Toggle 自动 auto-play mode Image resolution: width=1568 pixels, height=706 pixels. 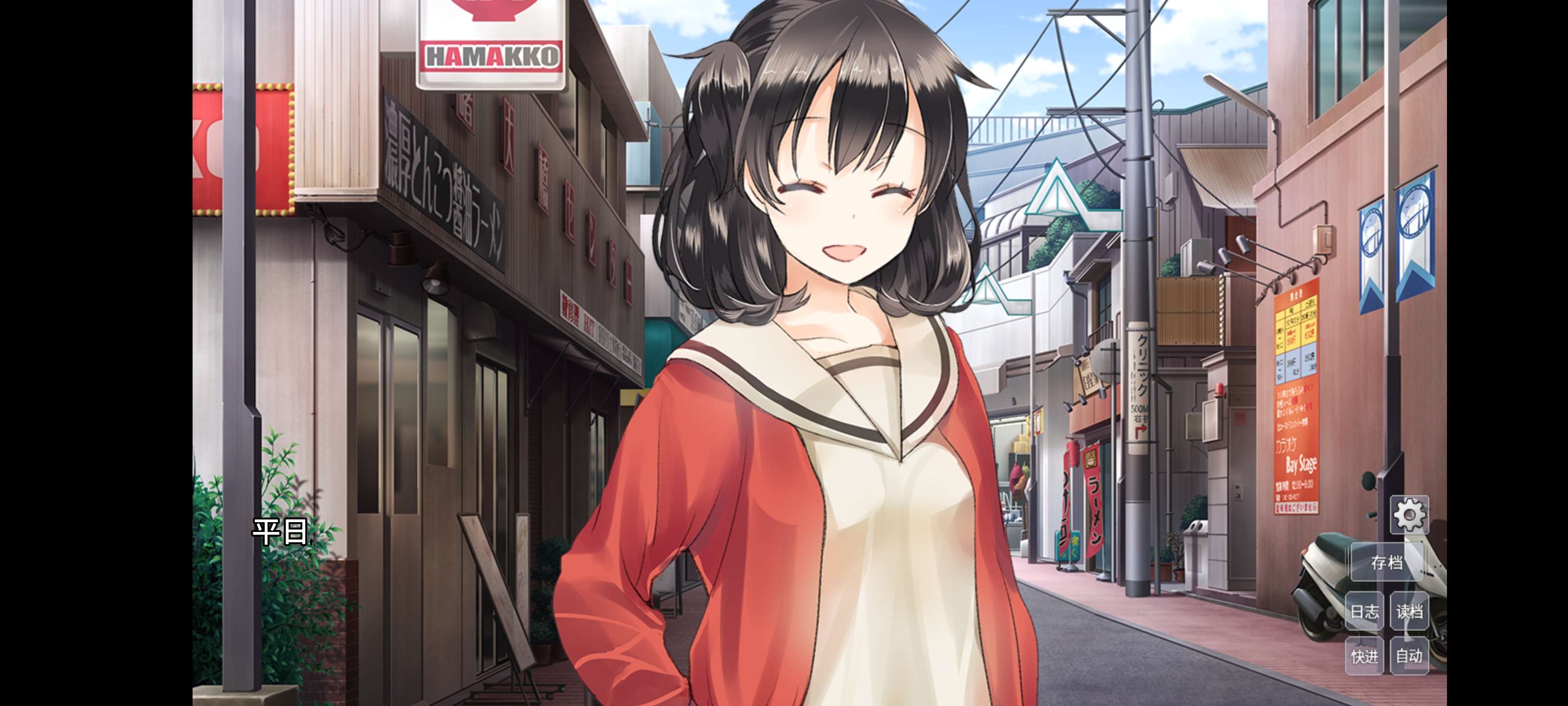coord(1409,656)
